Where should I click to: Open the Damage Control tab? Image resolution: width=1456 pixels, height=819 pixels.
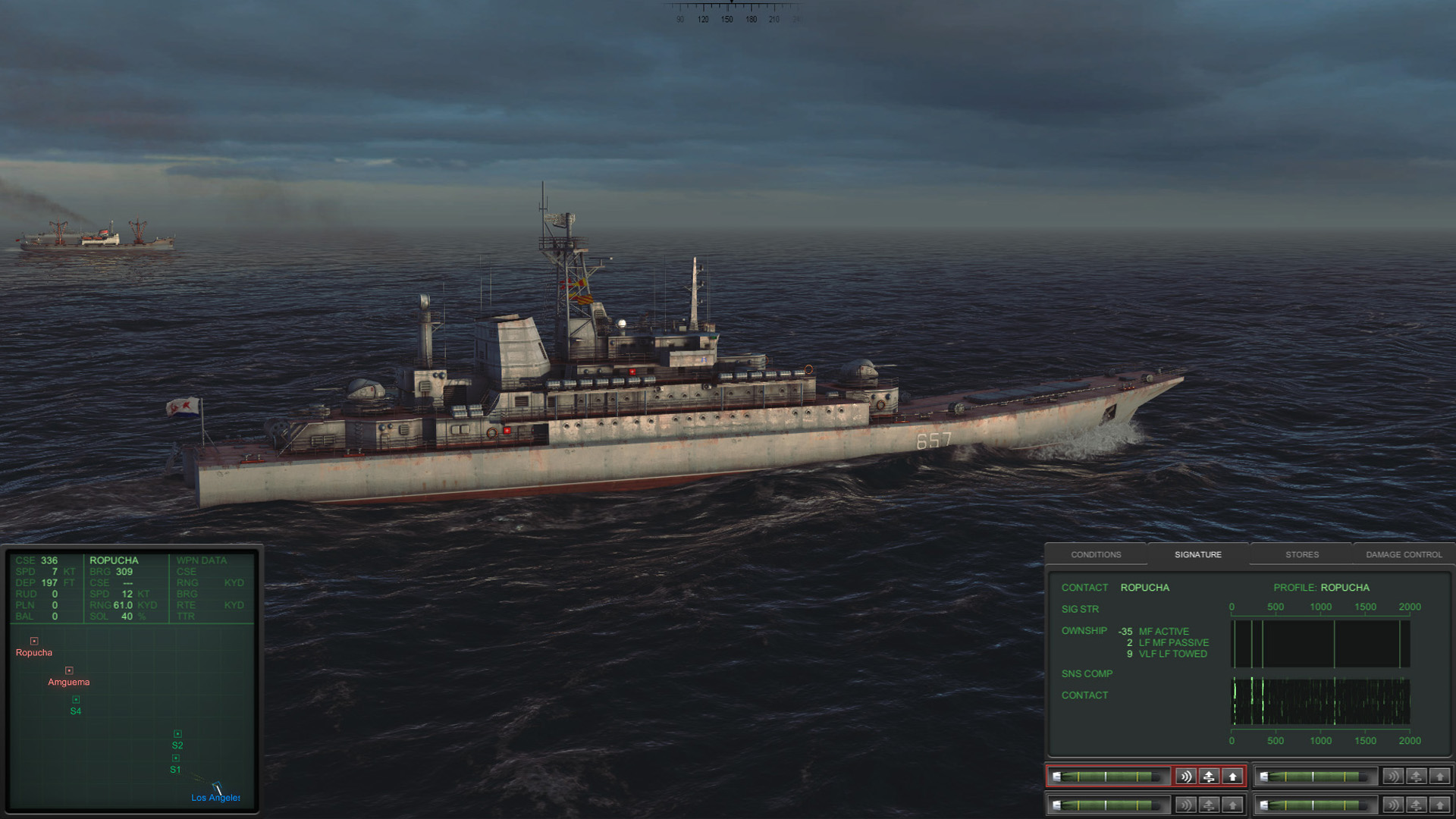pos(1404,554)
